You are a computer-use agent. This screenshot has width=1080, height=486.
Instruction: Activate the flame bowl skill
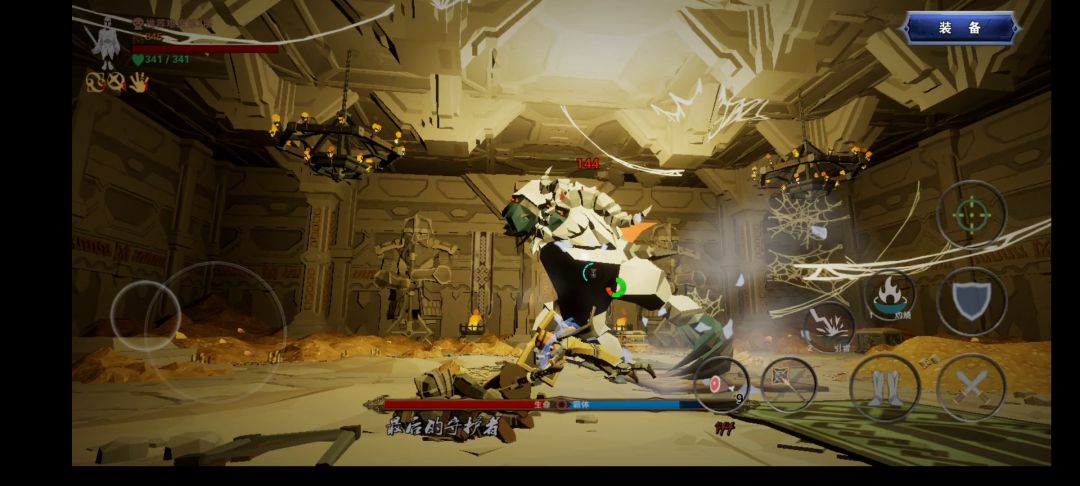[888, 295]
